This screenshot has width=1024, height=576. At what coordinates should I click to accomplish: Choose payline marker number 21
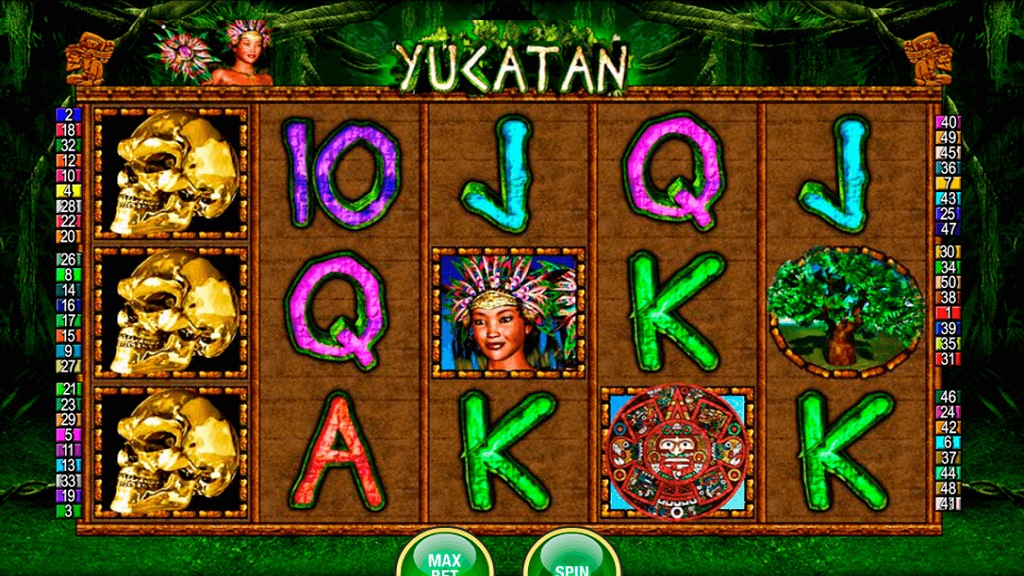tap(68, 389)
